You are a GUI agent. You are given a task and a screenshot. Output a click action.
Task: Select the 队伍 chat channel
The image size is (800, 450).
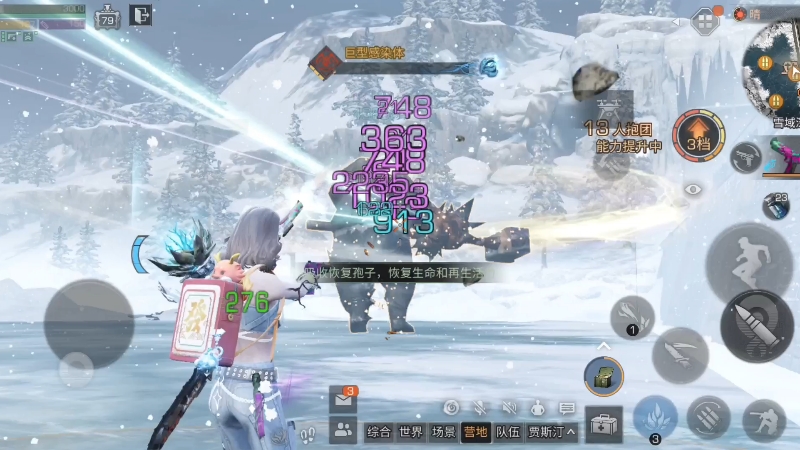(x=508, y=432)
